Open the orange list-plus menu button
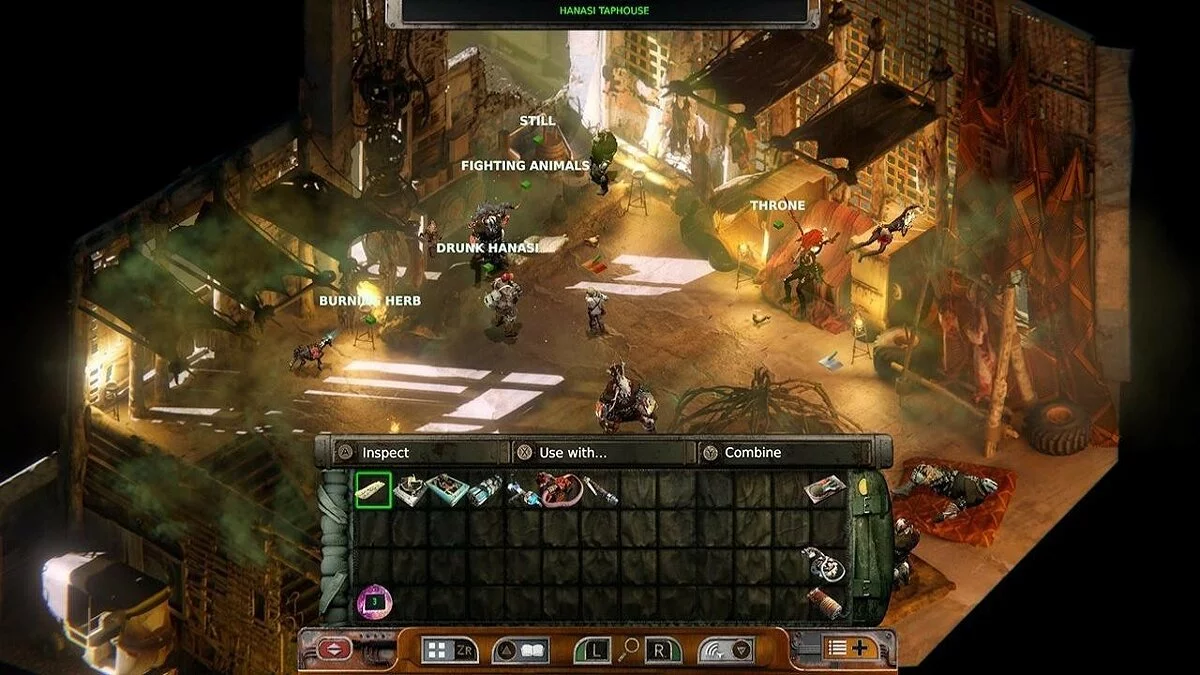 click(850, 648)
